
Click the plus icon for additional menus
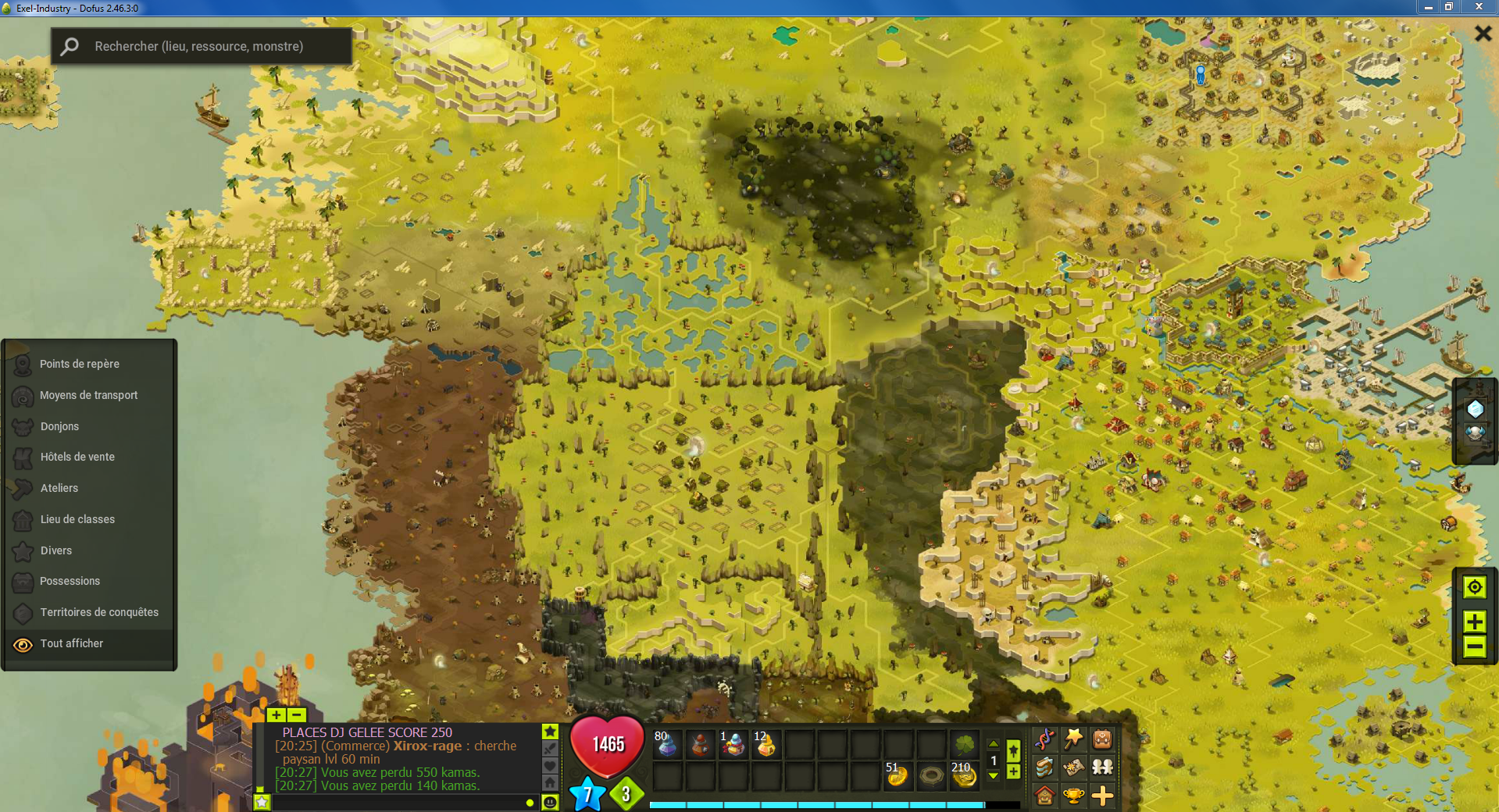coord(1102,796)
